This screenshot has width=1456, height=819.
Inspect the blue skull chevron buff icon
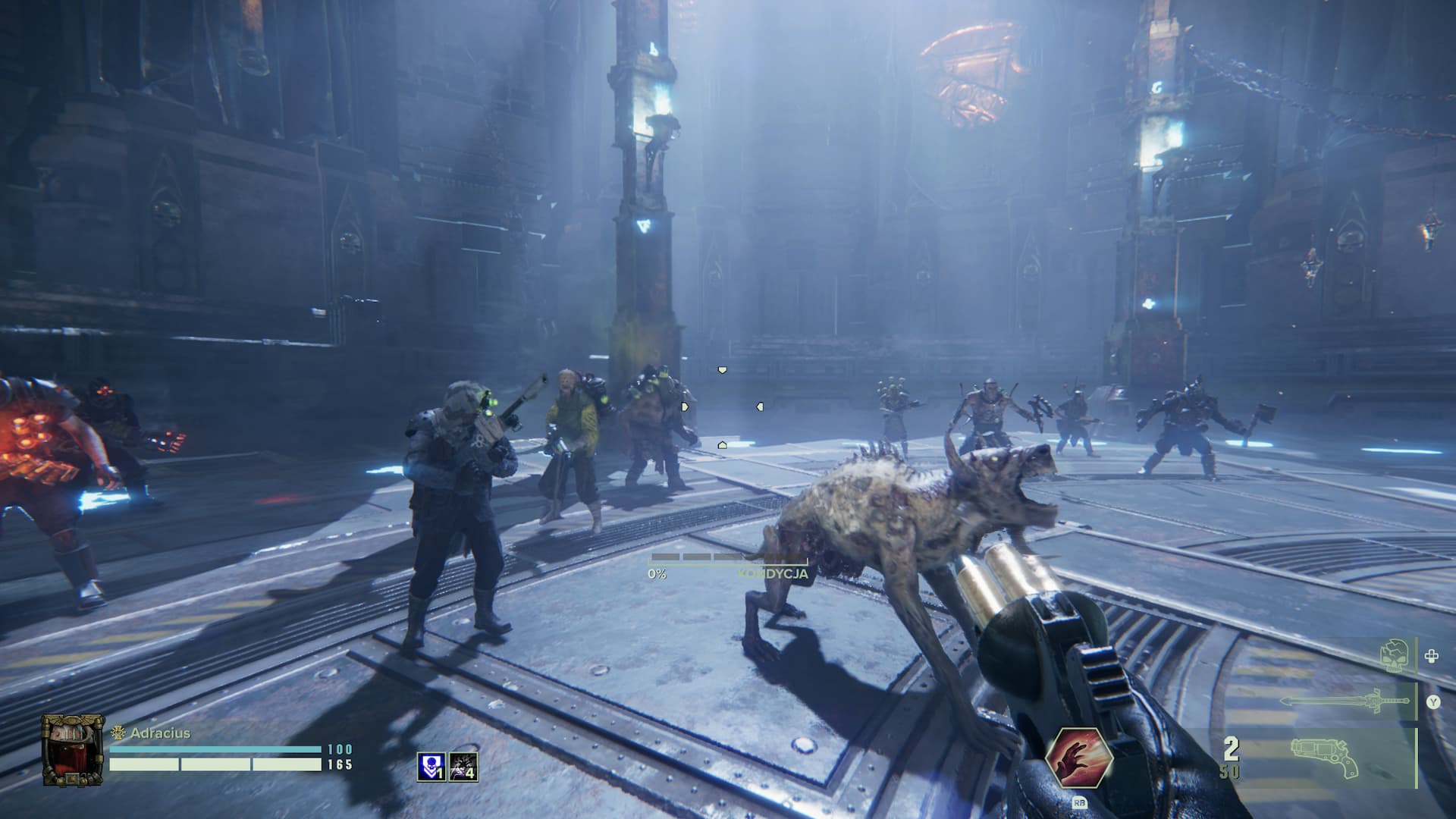(431, 766)
